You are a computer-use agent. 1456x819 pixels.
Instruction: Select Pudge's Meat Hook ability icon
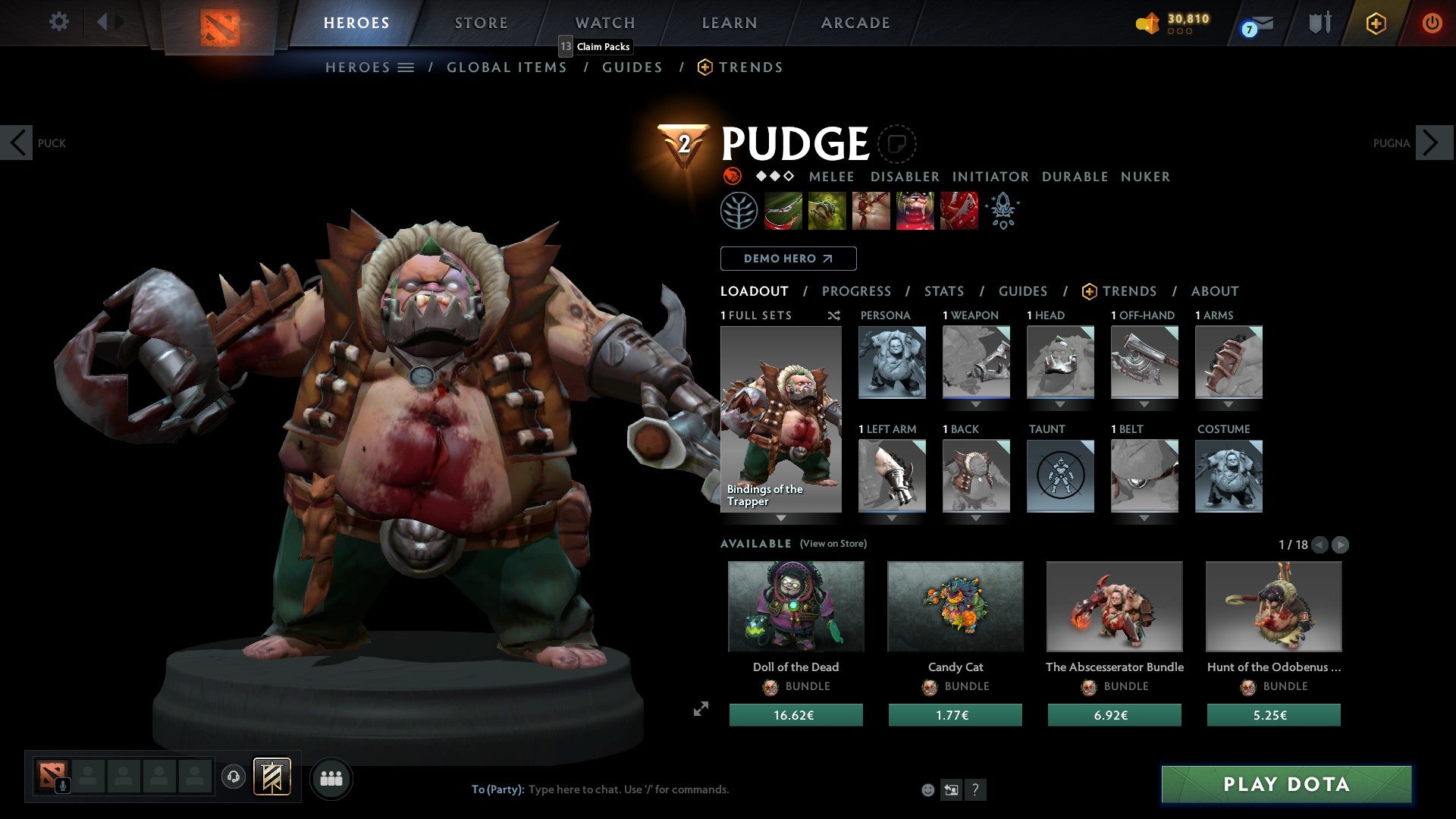(783, 211)
